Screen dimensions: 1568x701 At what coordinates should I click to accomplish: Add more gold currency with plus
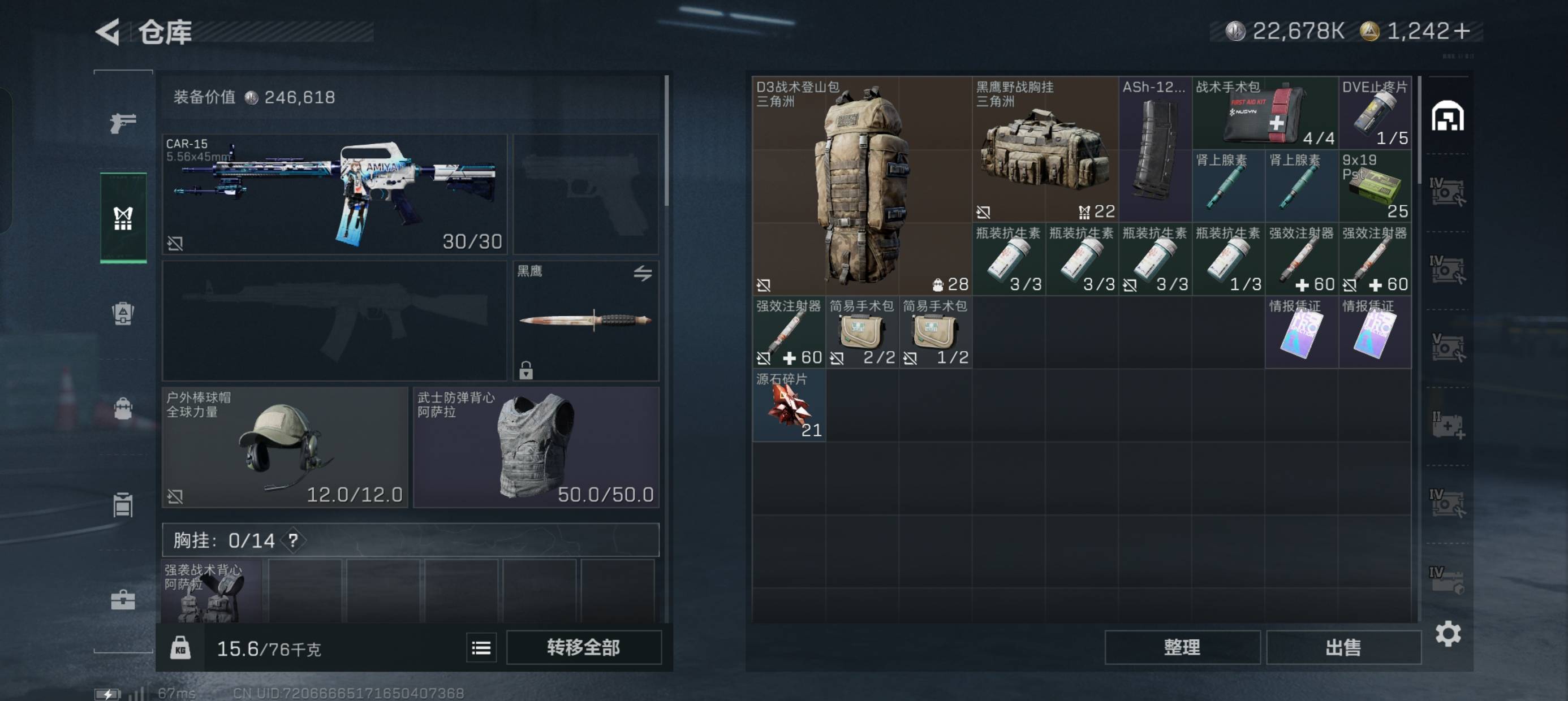coord(1463,31)
